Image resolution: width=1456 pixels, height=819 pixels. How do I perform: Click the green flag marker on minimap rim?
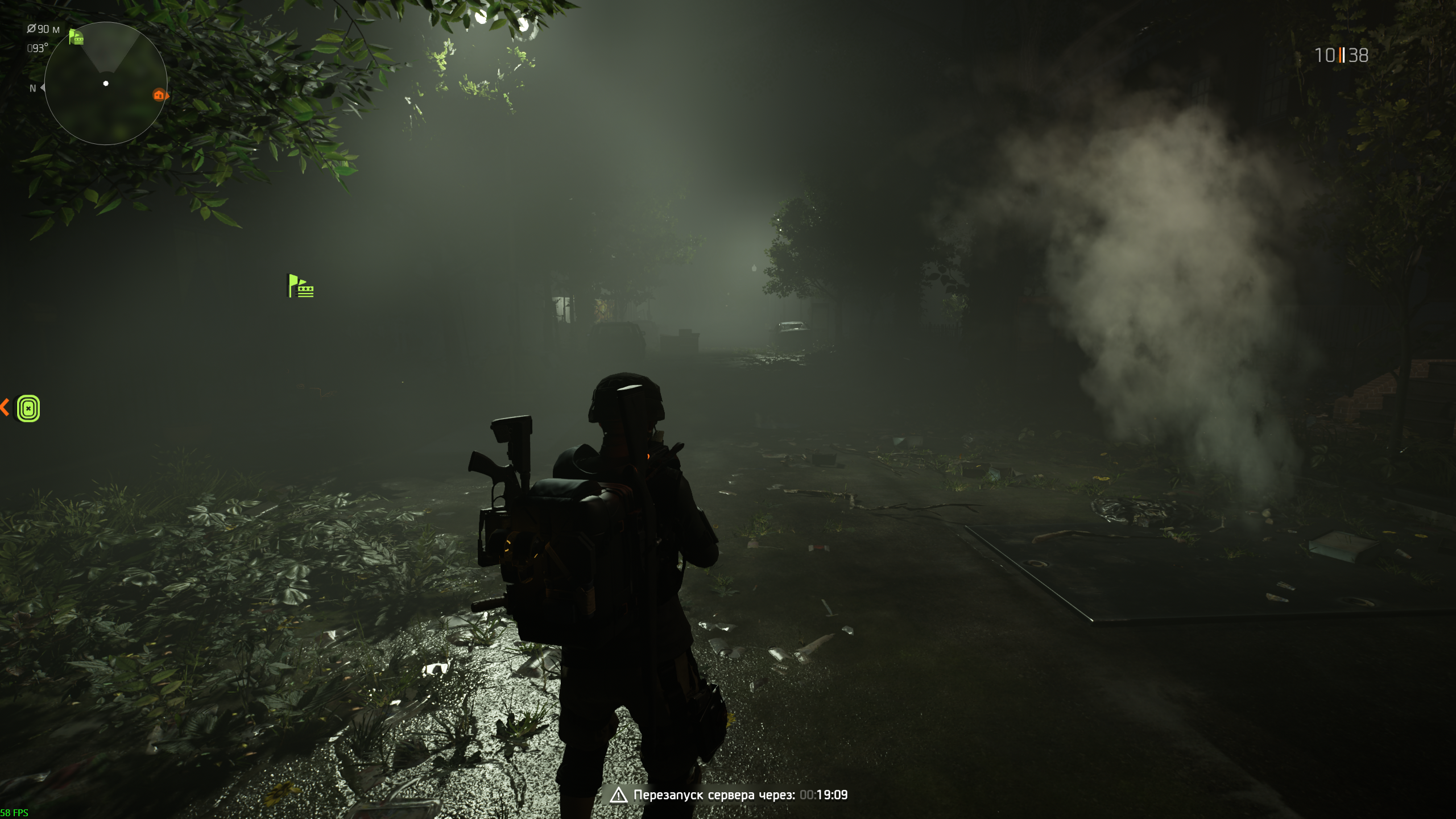click(x=76, y=38)
